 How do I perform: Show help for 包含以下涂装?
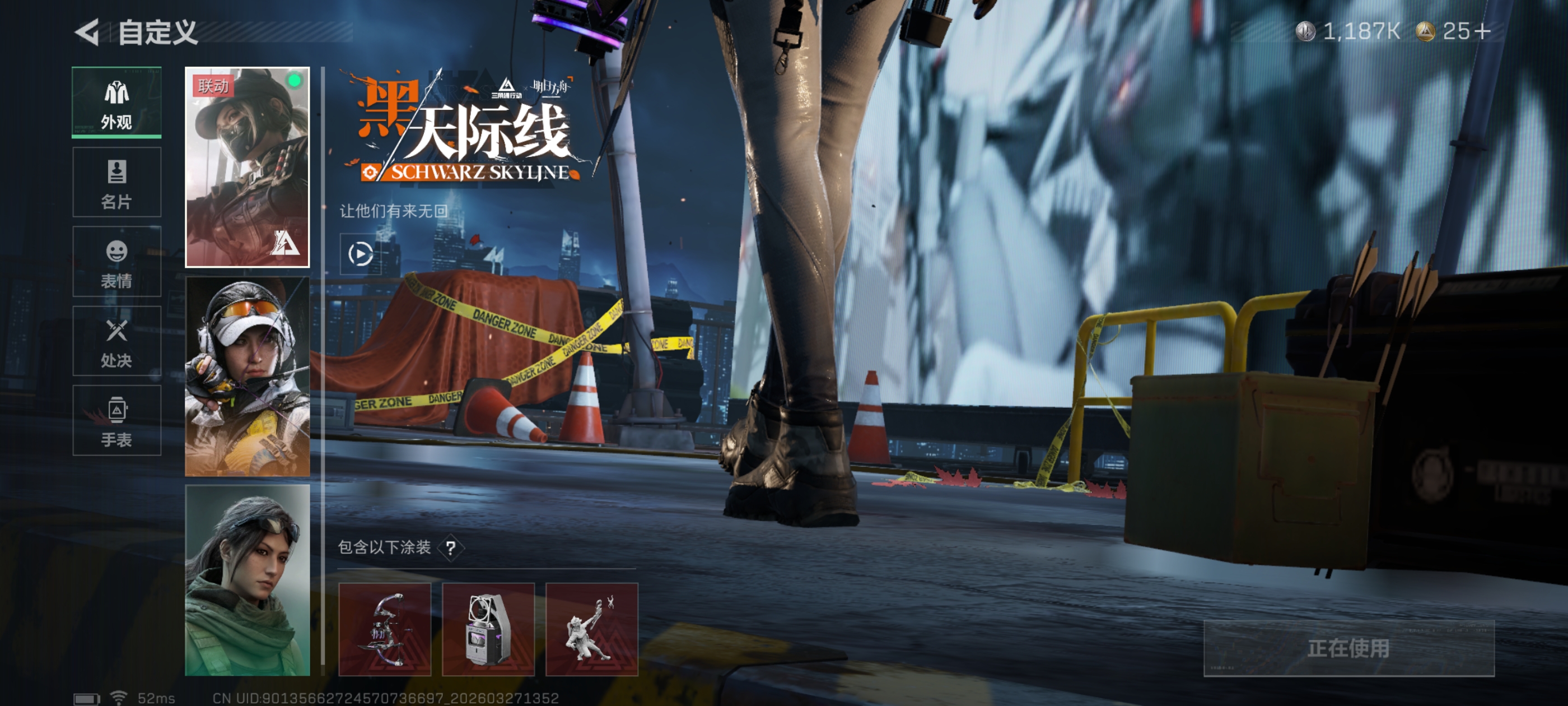point(450,547)
